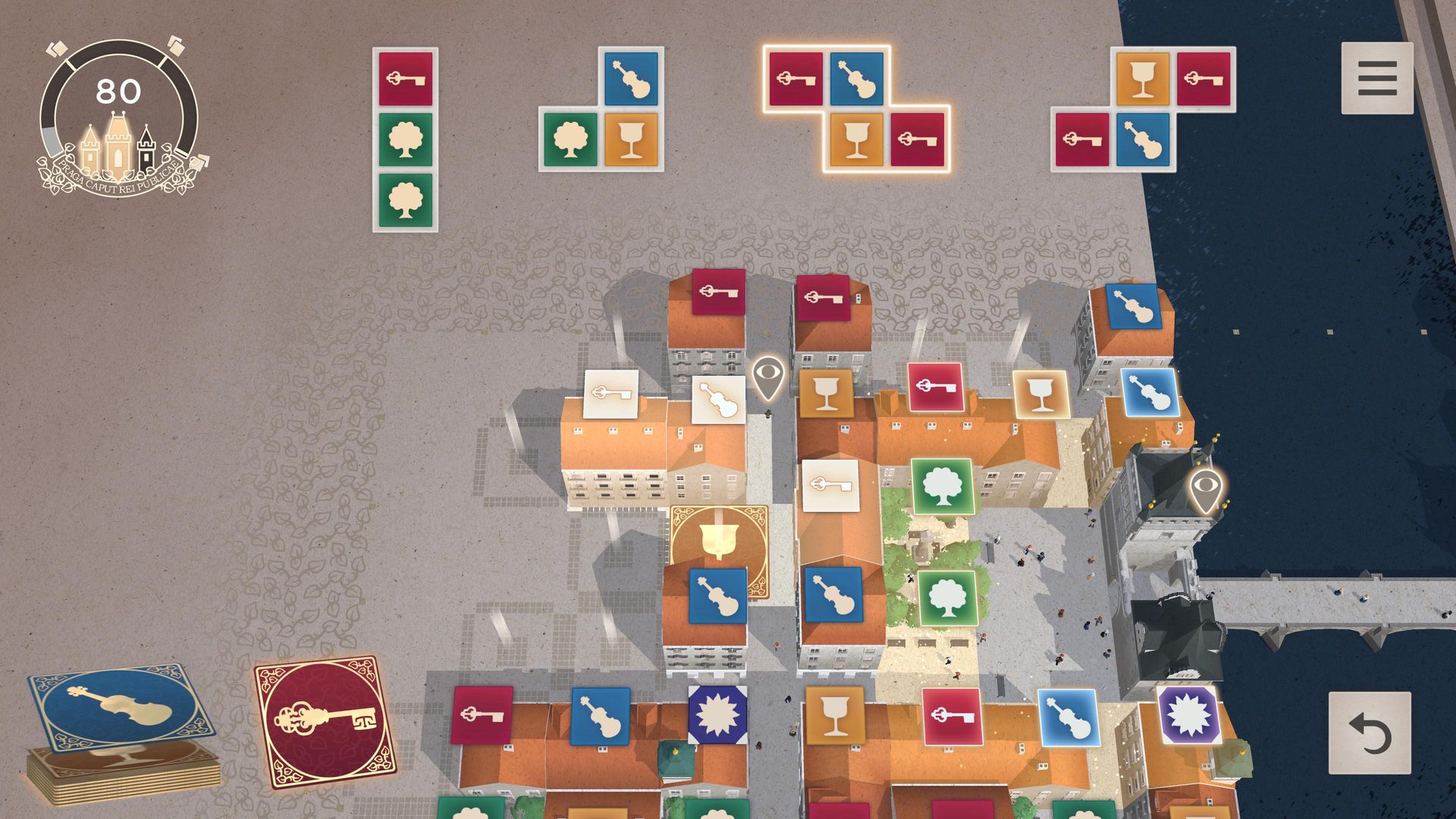The height and width of the screenshot is (819, 1456).
Task: Click the eye marker beside the bridge tower
Action: tap(1204, 489)
